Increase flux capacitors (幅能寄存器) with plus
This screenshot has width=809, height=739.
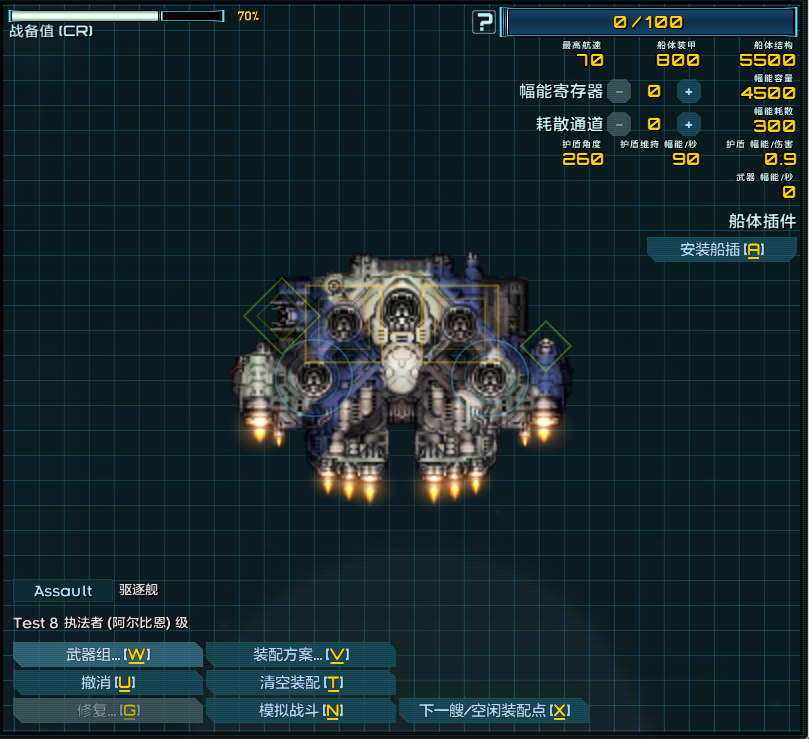click(x=688, y=91)
